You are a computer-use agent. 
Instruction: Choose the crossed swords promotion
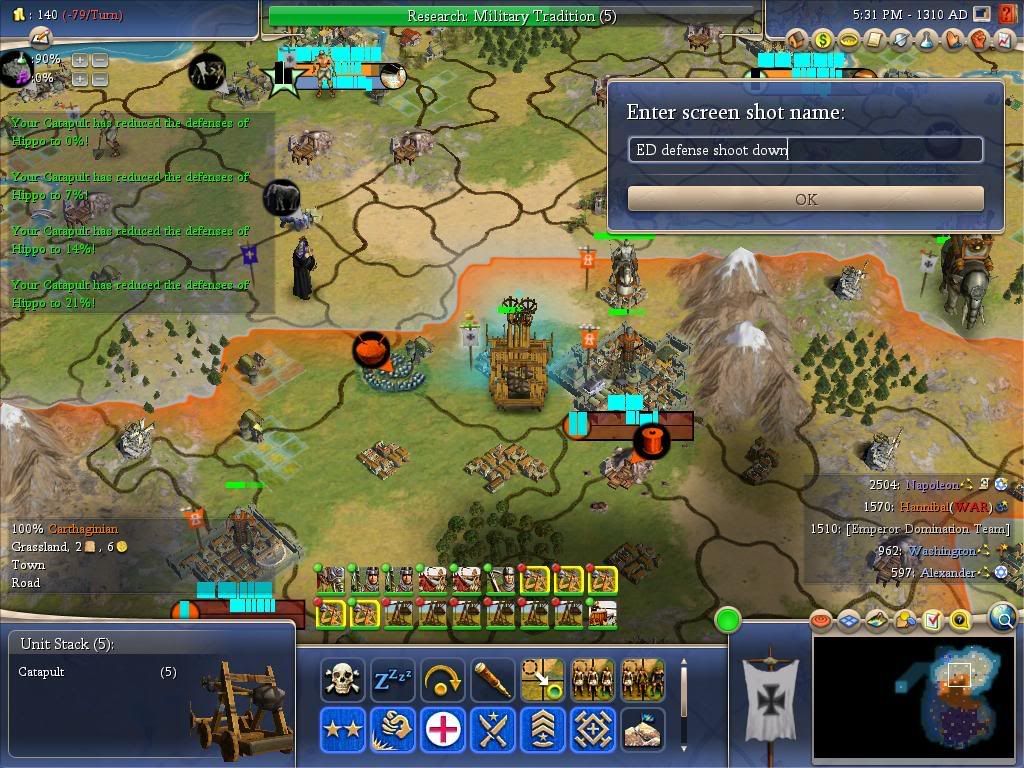pyautogui.click(x=492, y=729)
